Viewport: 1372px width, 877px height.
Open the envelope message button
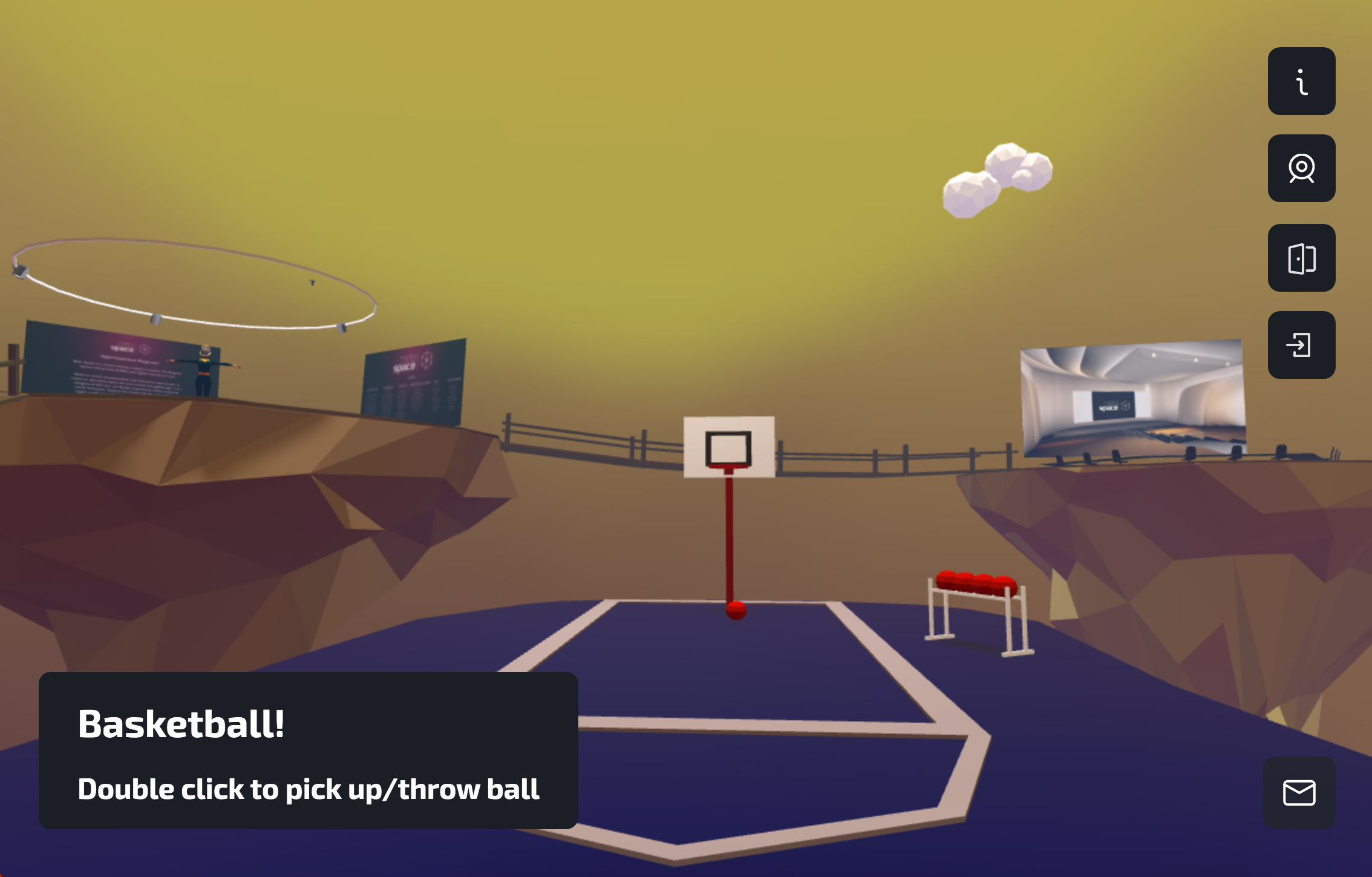1299,792
